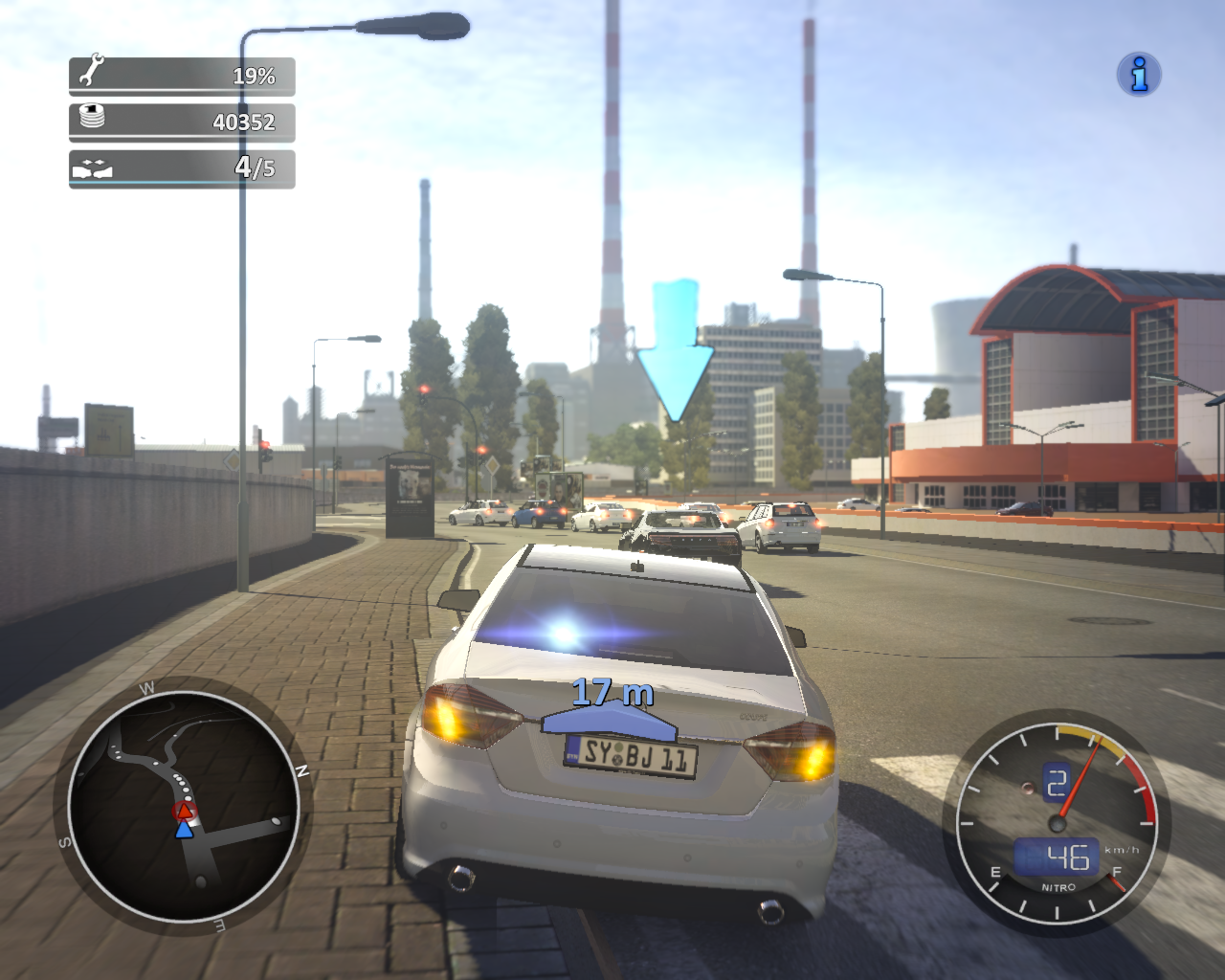1225x980 pixels.
Task: Open the blue info icon
Action: click(x=1139, y=75)
